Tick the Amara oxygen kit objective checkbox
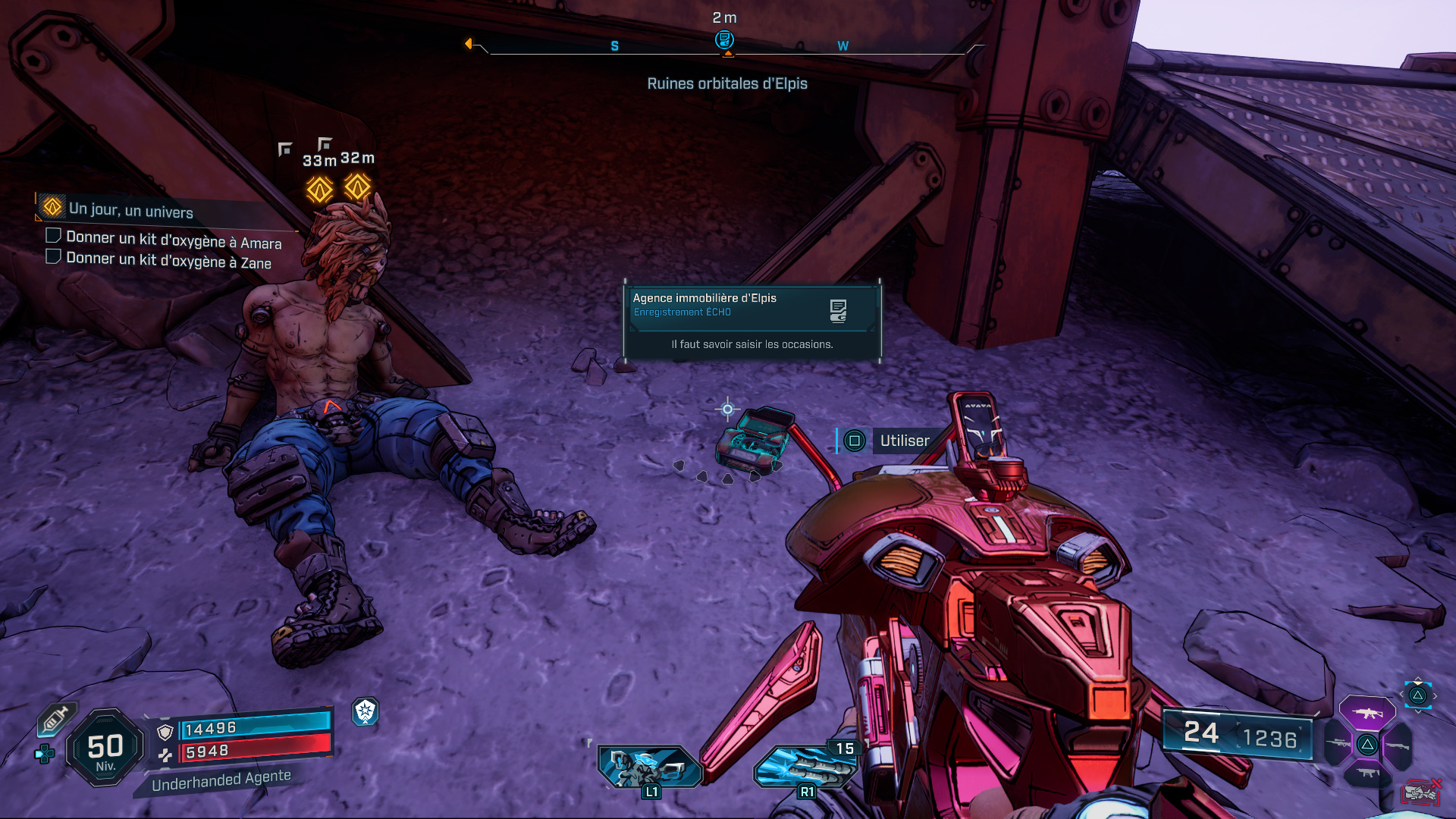1456x819 pixels. 54,236
